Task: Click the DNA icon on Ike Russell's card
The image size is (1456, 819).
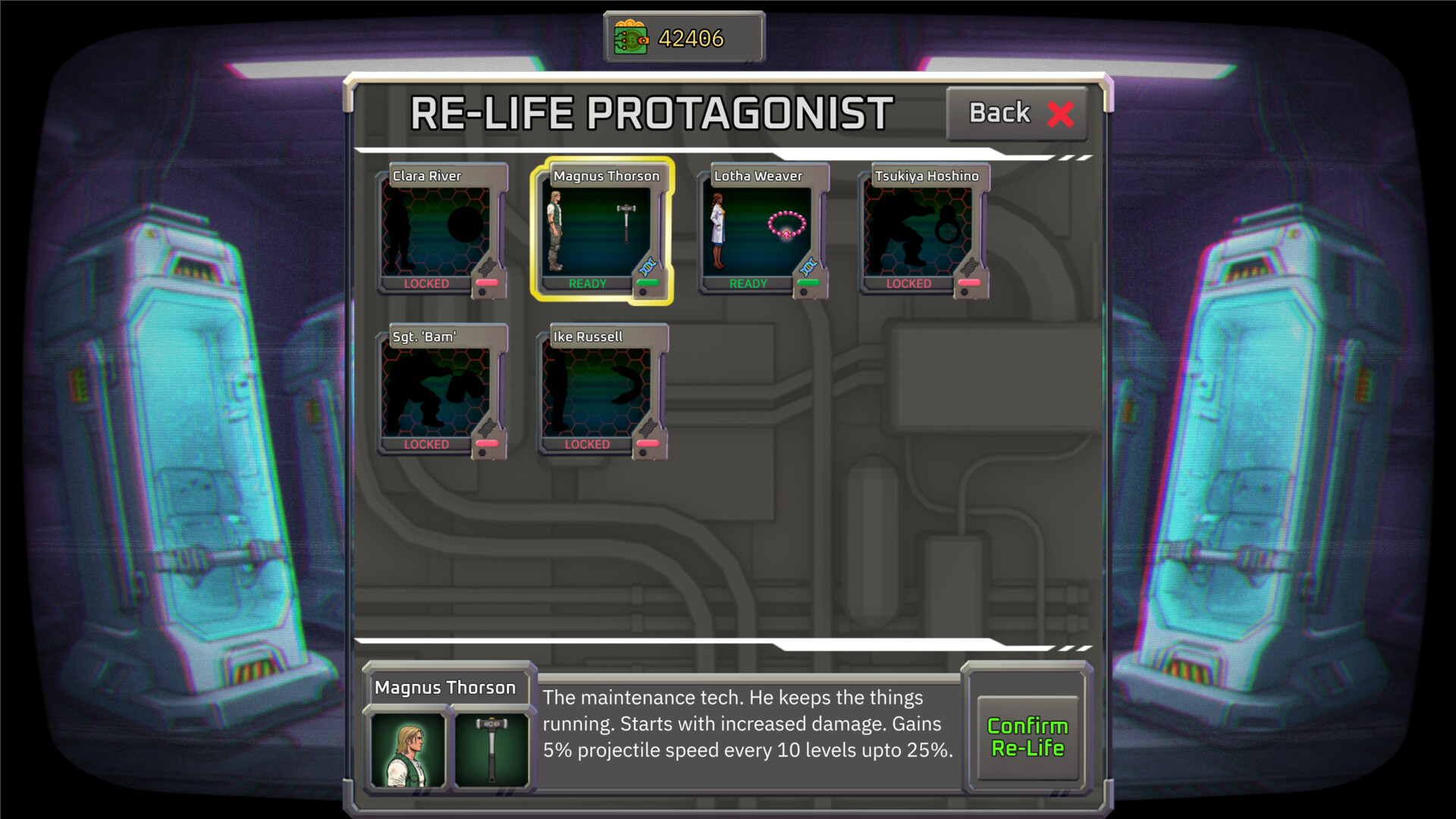Action: click(x=648, y=427)
